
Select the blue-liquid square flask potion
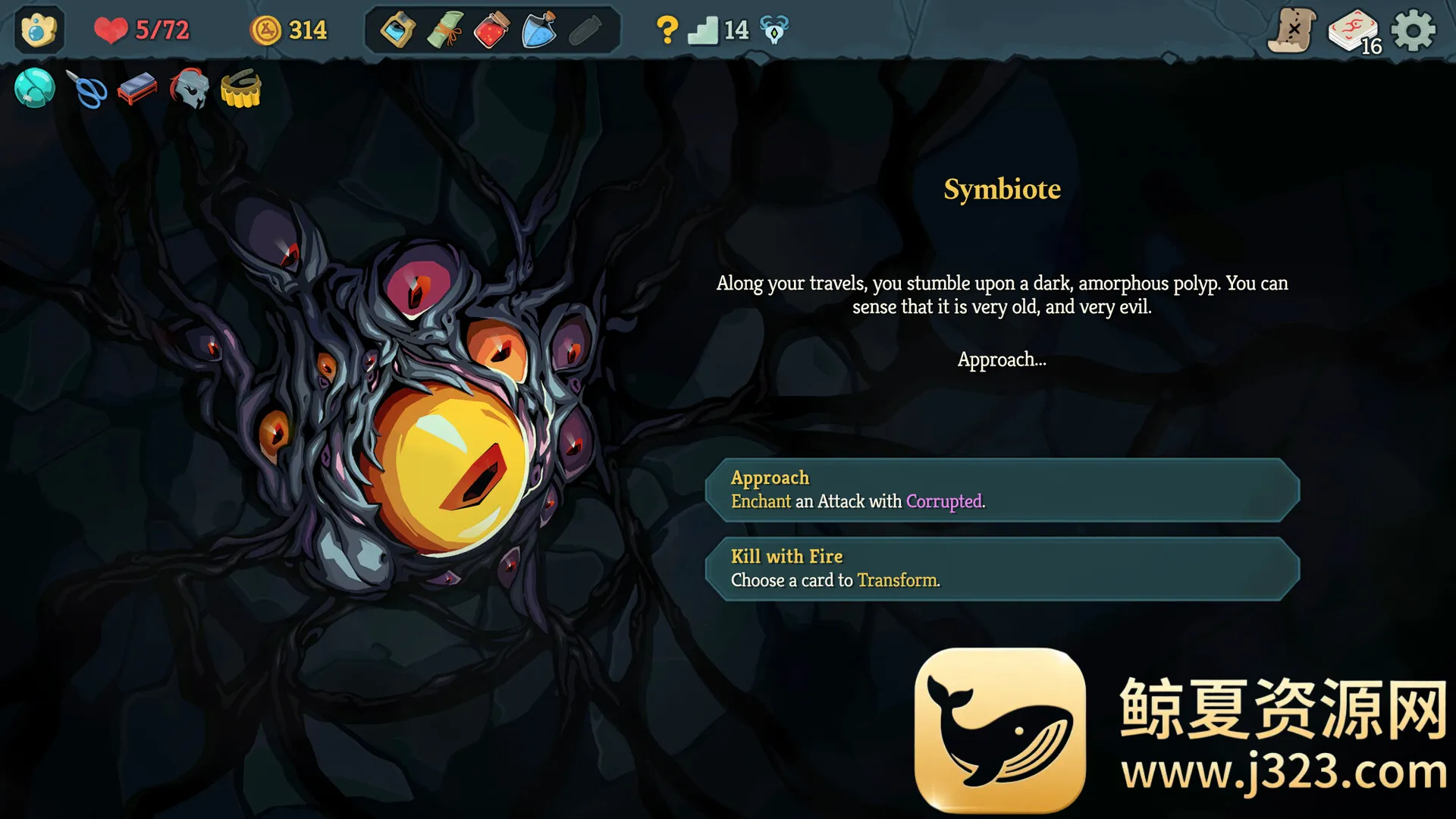coord(397,31)
